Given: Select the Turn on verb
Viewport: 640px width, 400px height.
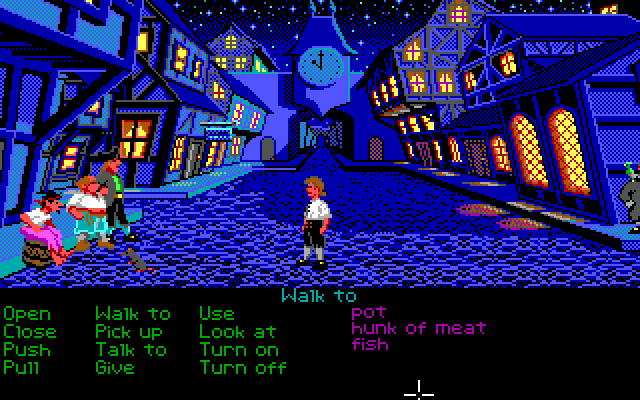Looking at the screenshot, I should (239, 349).
